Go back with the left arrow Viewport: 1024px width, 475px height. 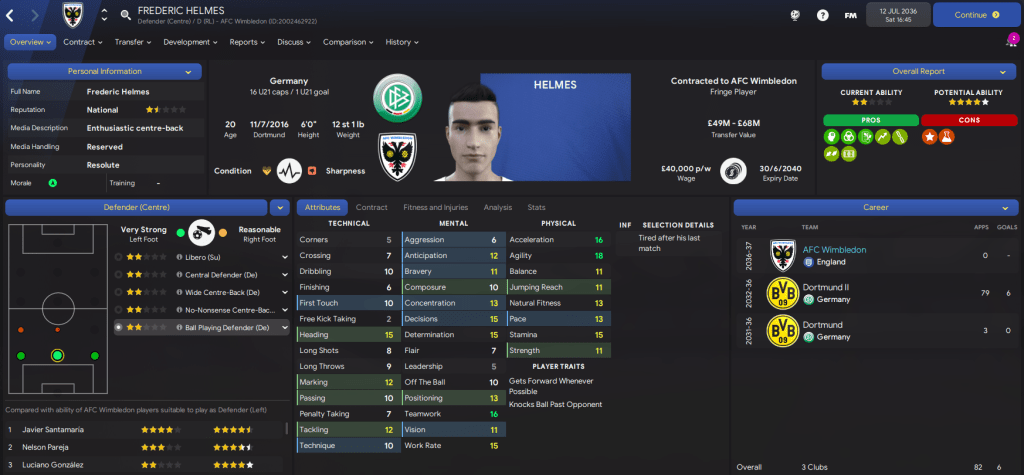[12, 15]
